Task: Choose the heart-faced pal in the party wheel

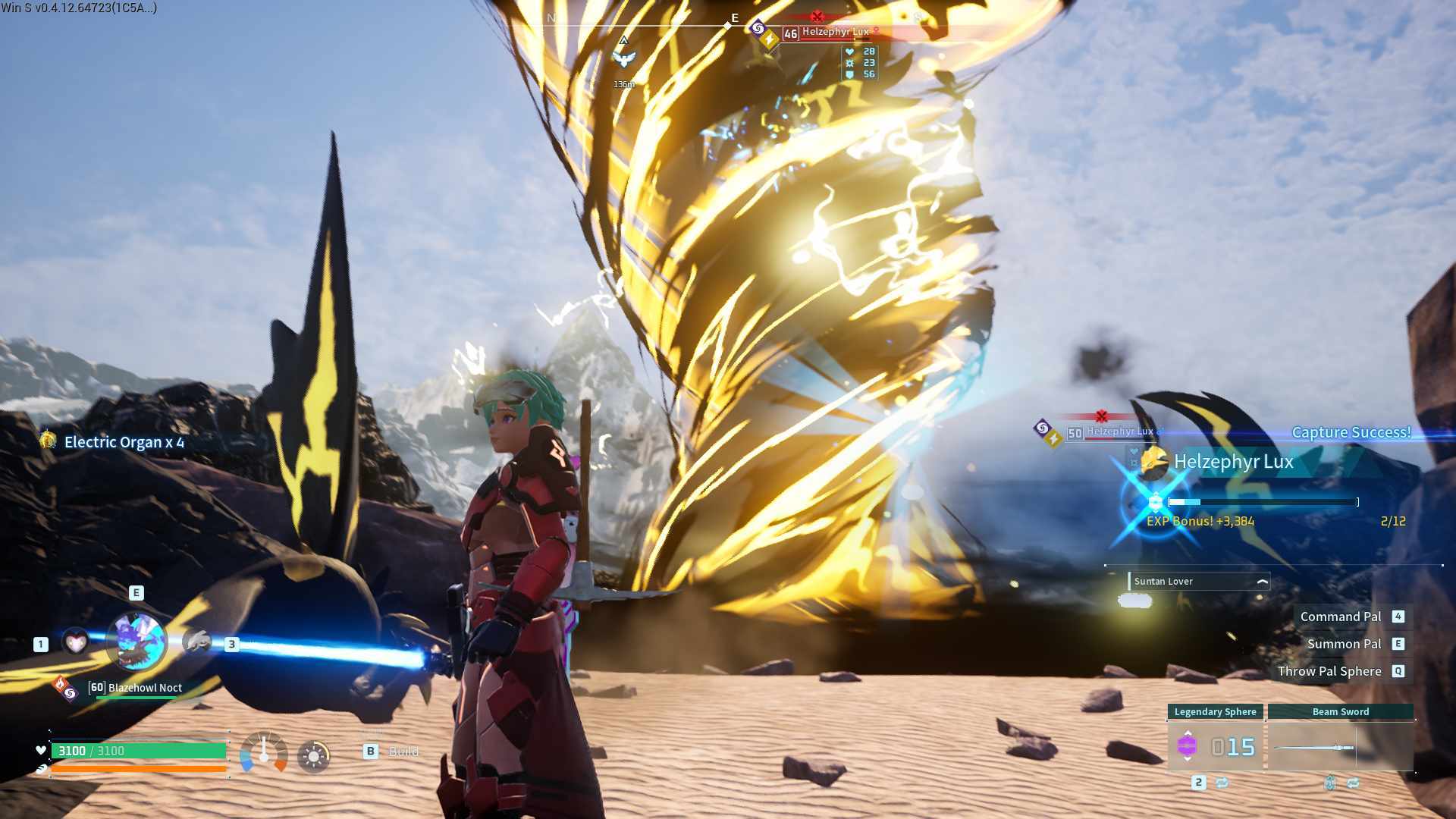Action: pos(75,643)
